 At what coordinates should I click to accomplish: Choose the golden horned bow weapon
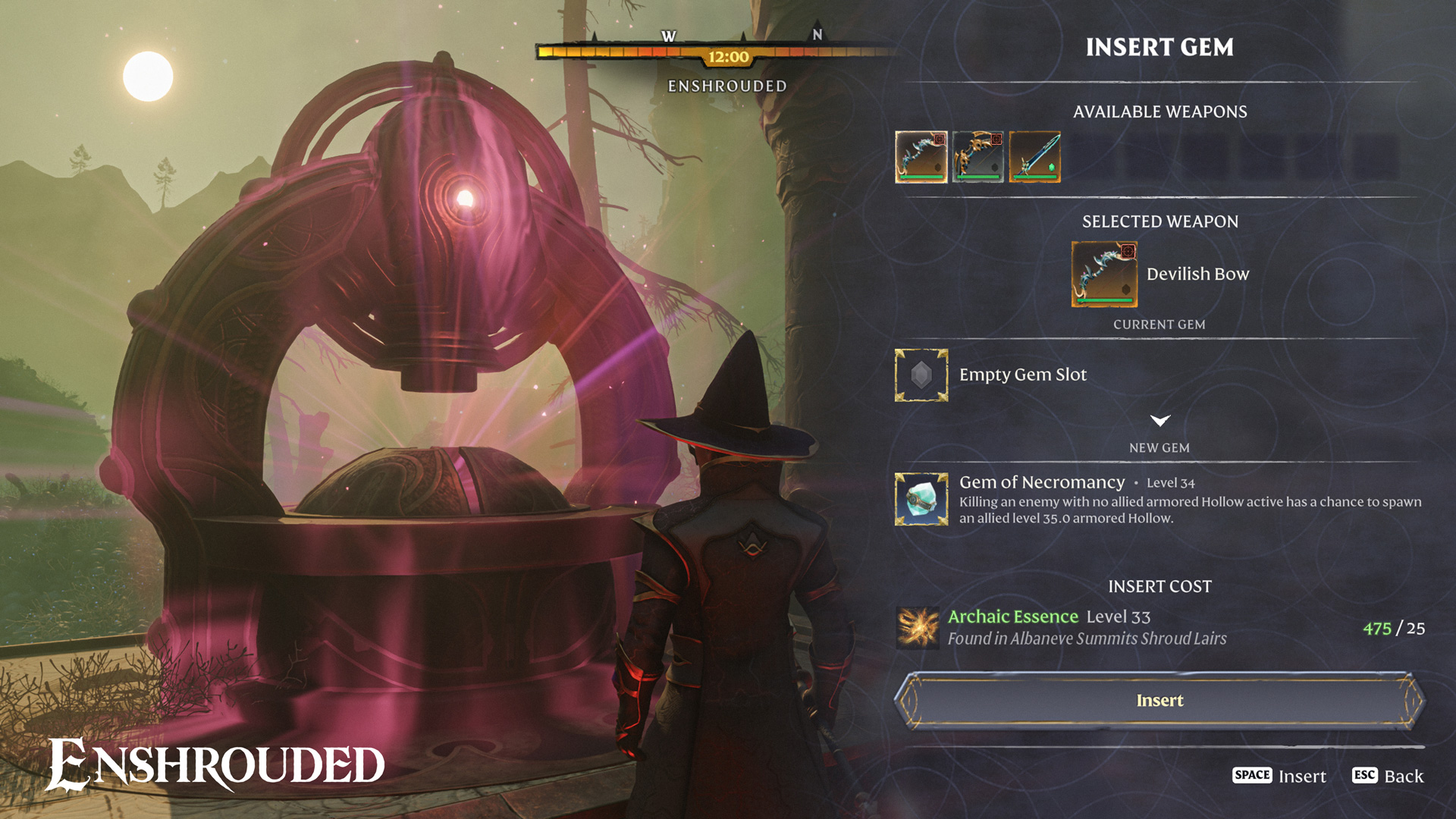pos(977,157)
